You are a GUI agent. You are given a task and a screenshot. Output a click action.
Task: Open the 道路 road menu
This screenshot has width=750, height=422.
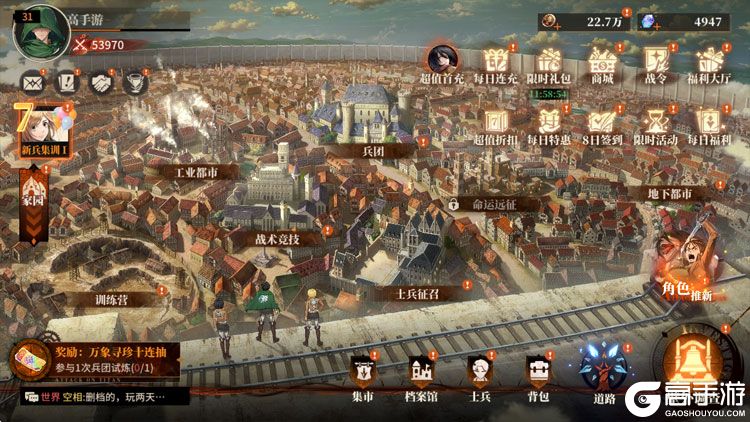(604, 370)
